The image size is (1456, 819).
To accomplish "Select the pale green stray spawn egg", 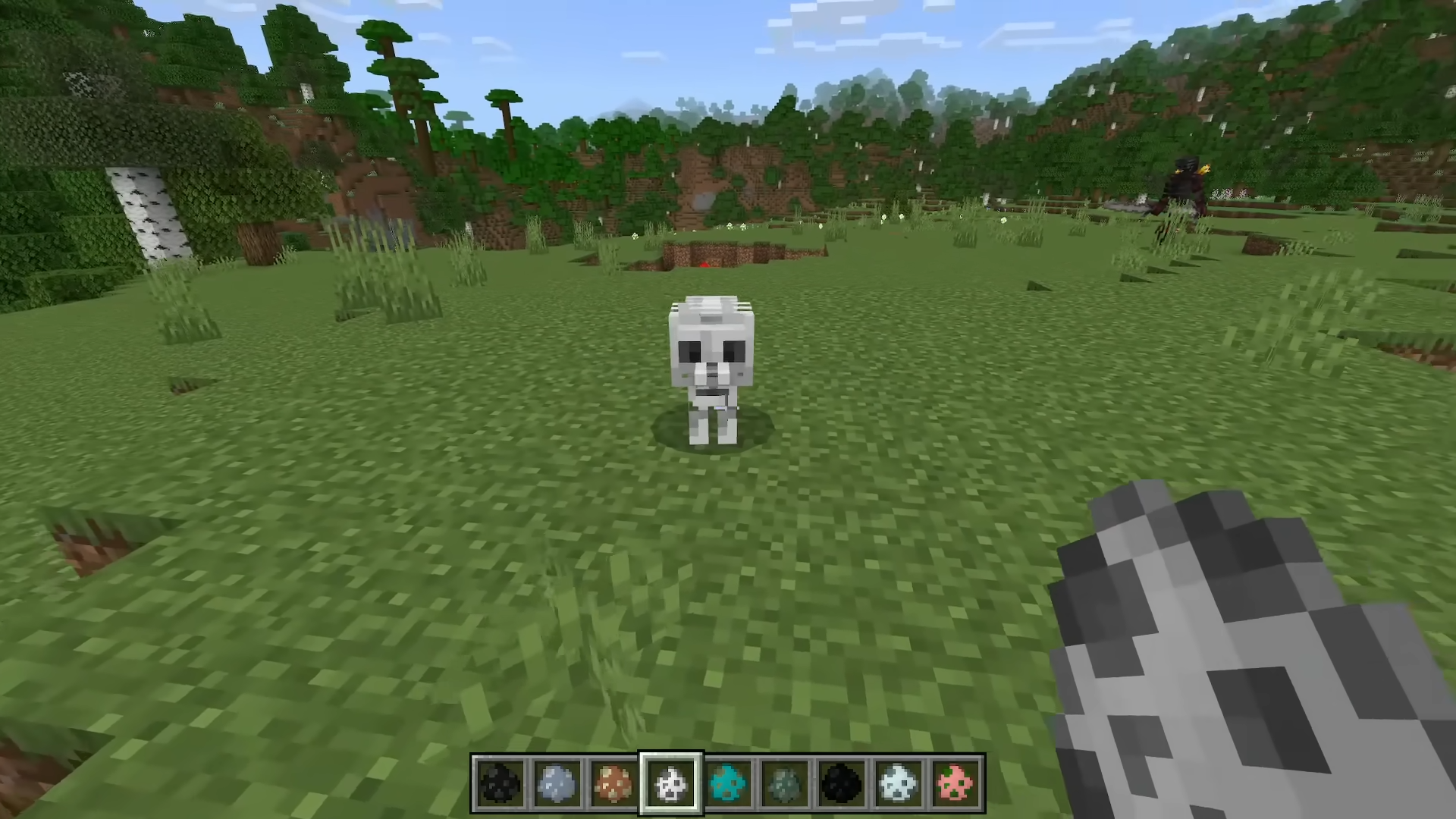I will coord(785,783).
